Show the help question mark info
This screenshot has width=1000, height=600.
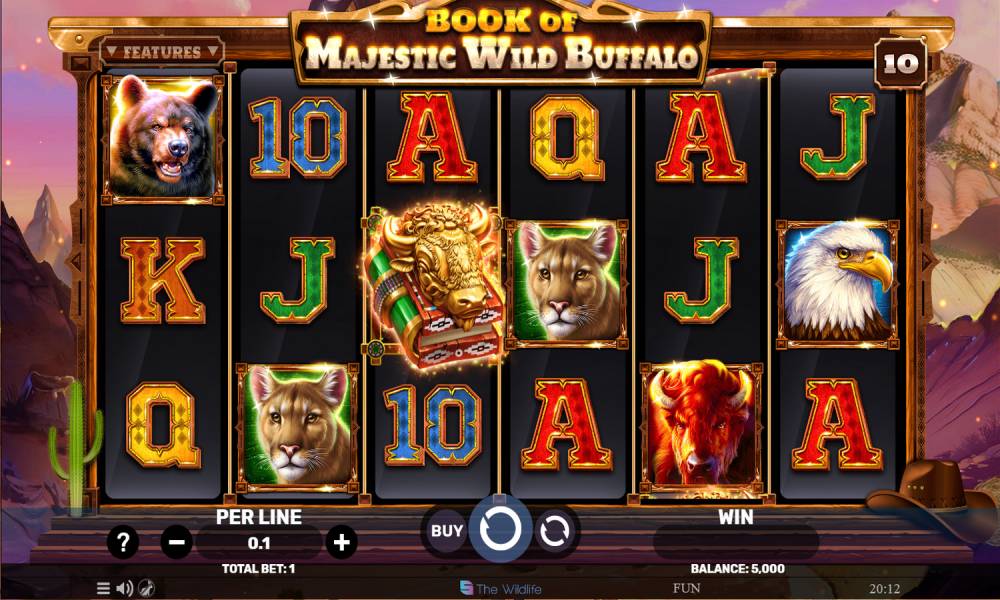pos(123,543)
